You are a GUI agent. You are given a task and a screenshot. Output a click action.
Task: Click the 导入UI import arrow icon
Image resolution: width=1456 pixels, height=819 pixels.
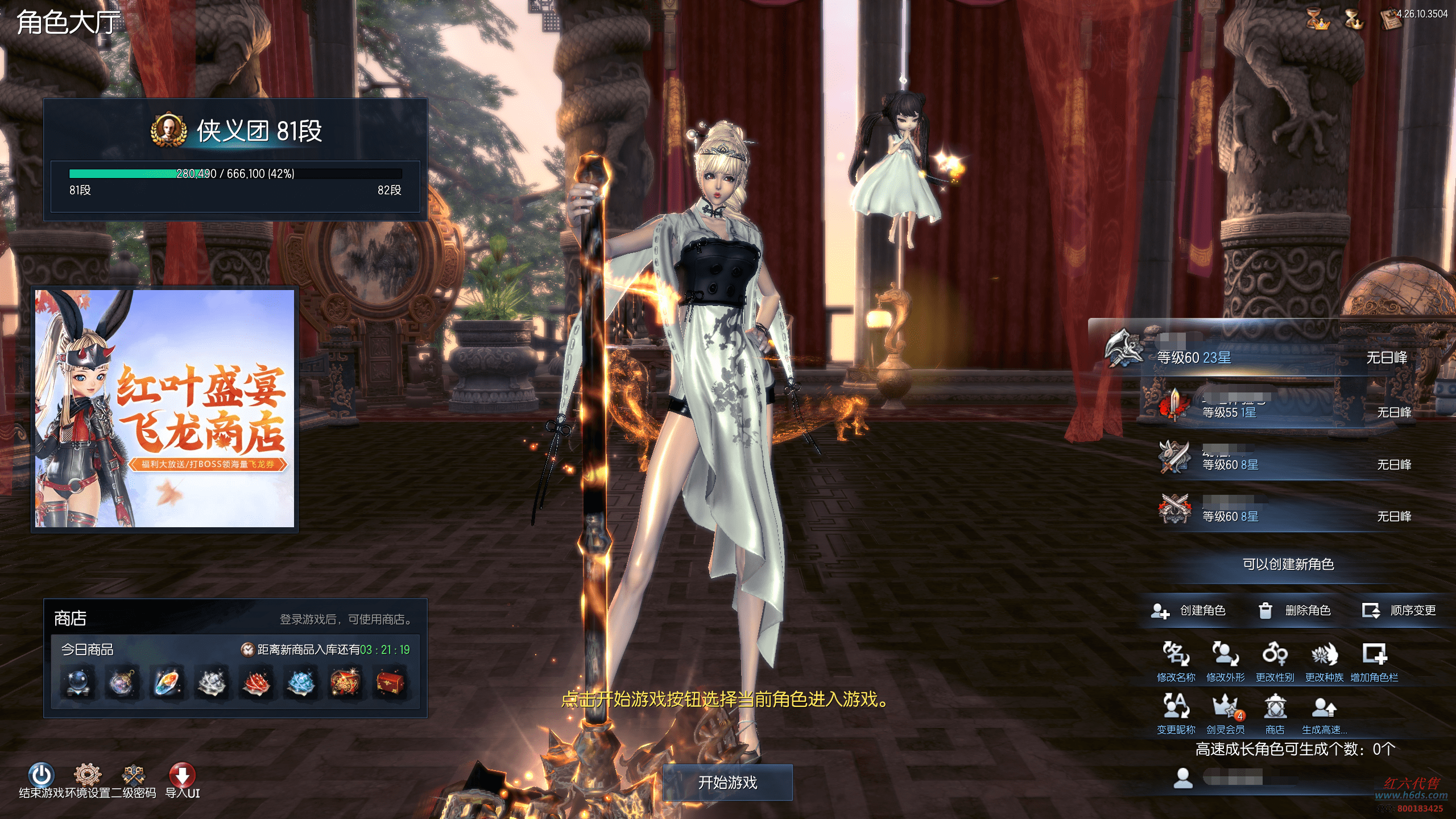(182, 775)
